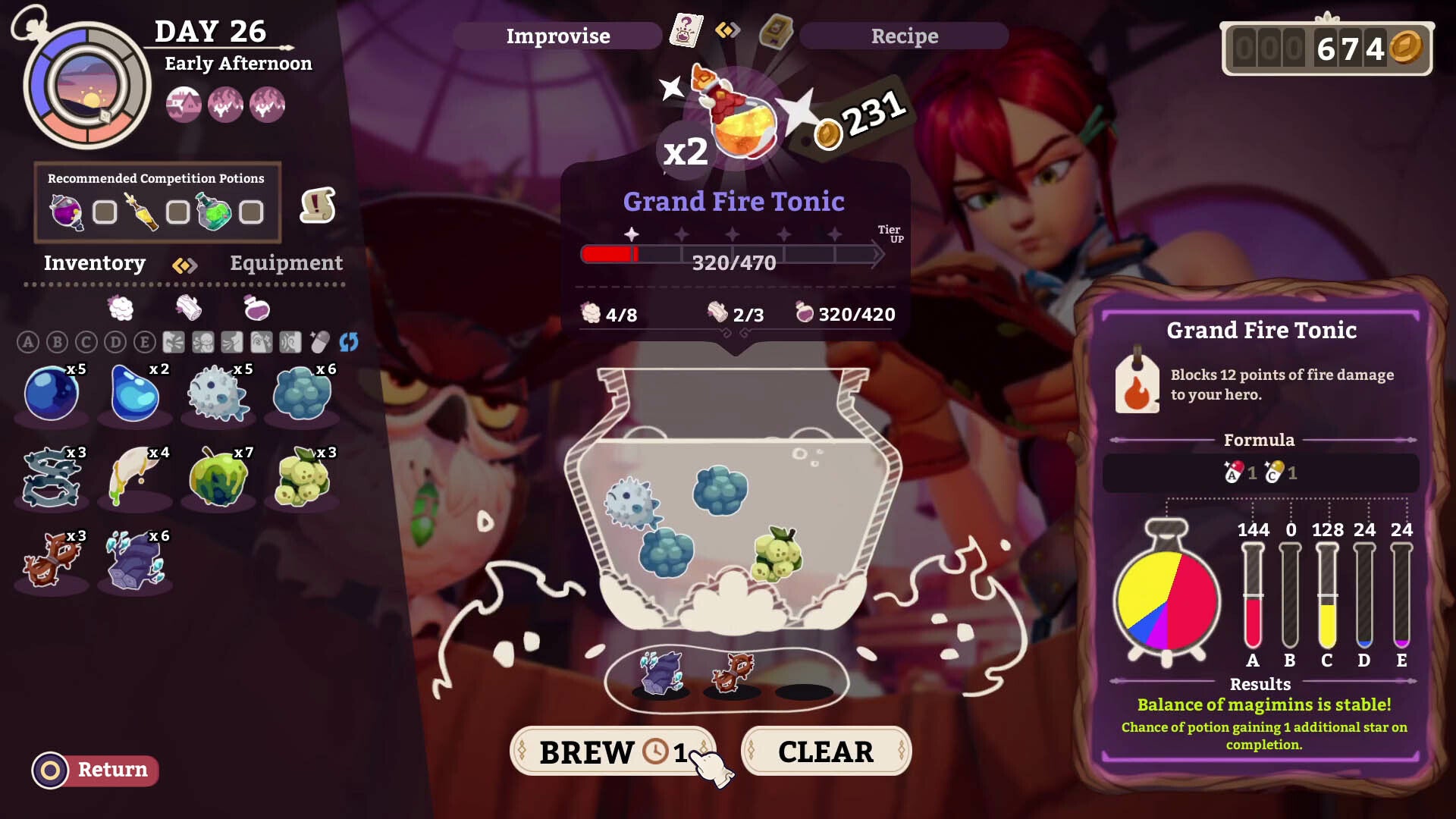Expand first Recommended Competition Potion slot
1456x819 pixels.
104,213
